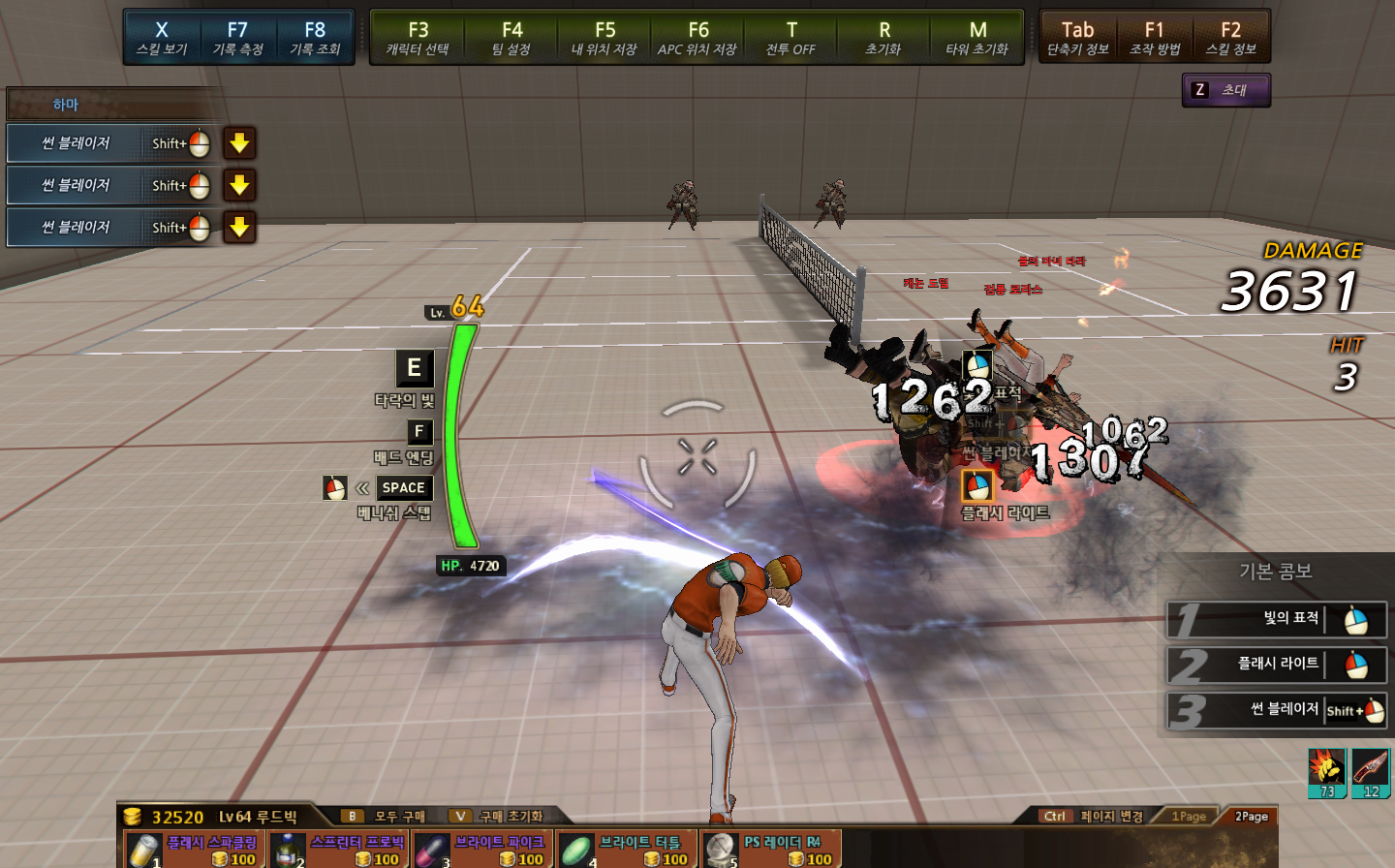
Task: Switch to the 1Page shop tab
Action: [1189, 817]
